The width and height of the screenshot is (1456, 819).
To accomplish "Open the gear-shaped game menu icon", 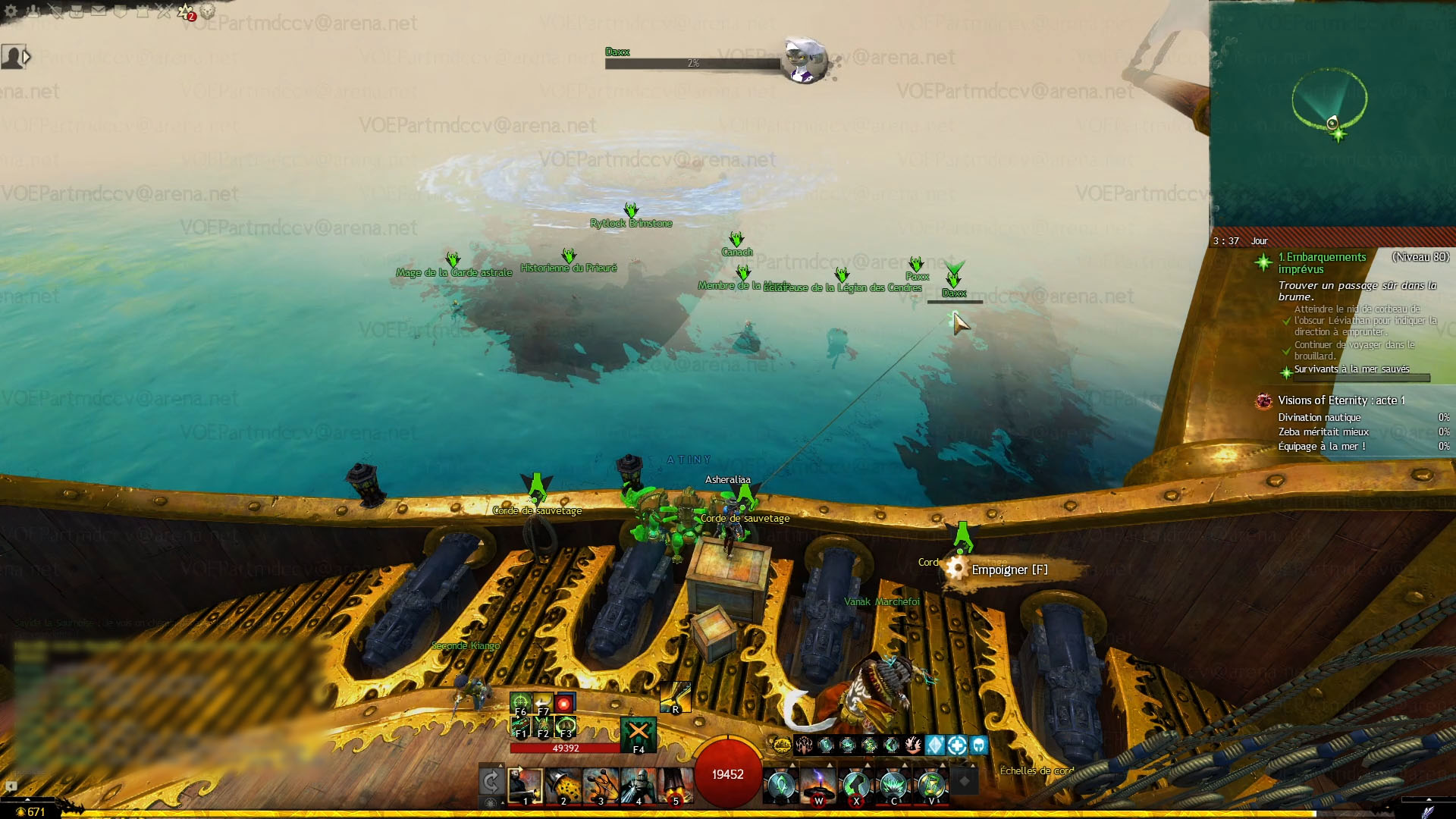I will 11,11.
